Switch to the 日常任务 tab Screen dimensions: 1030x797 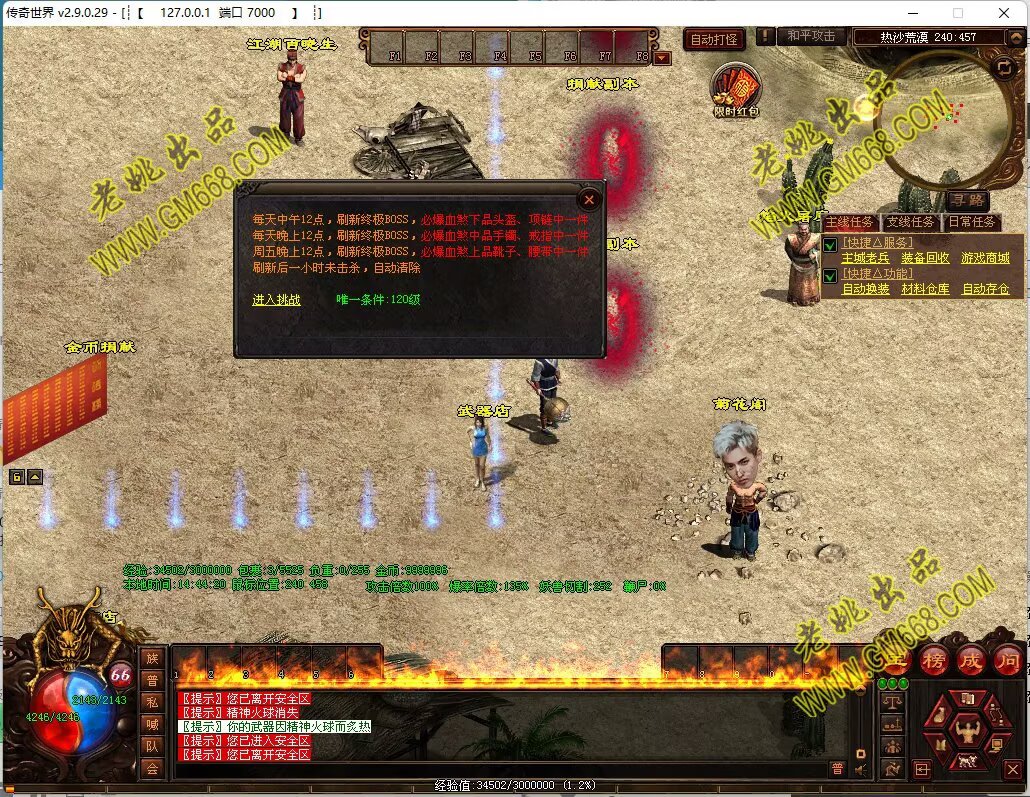971,222
